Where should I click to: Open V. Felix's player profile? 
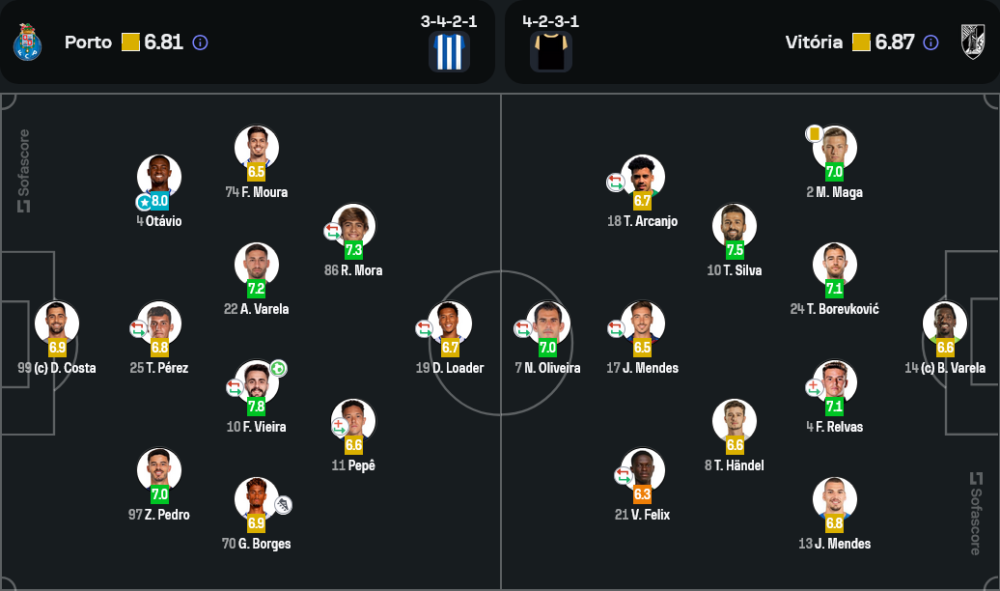point(643,470)
